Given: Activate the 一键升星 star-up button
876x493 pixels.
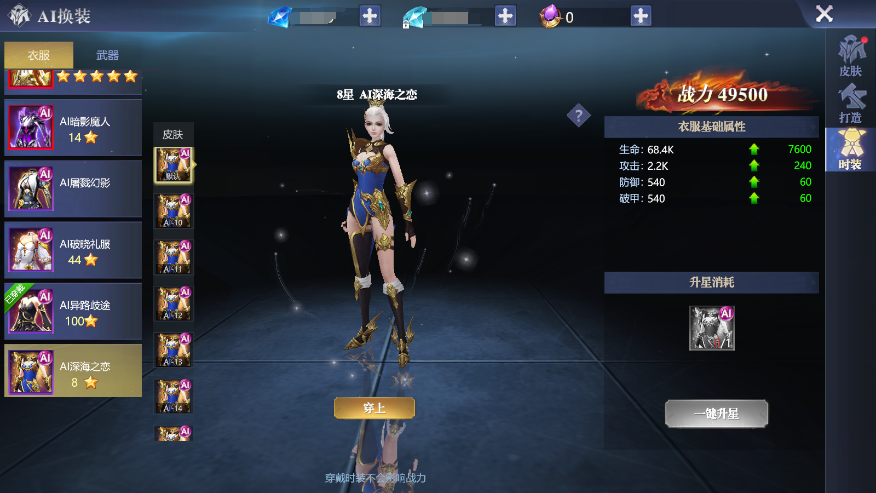Looking at the screenshot, I should coord(717,413).
